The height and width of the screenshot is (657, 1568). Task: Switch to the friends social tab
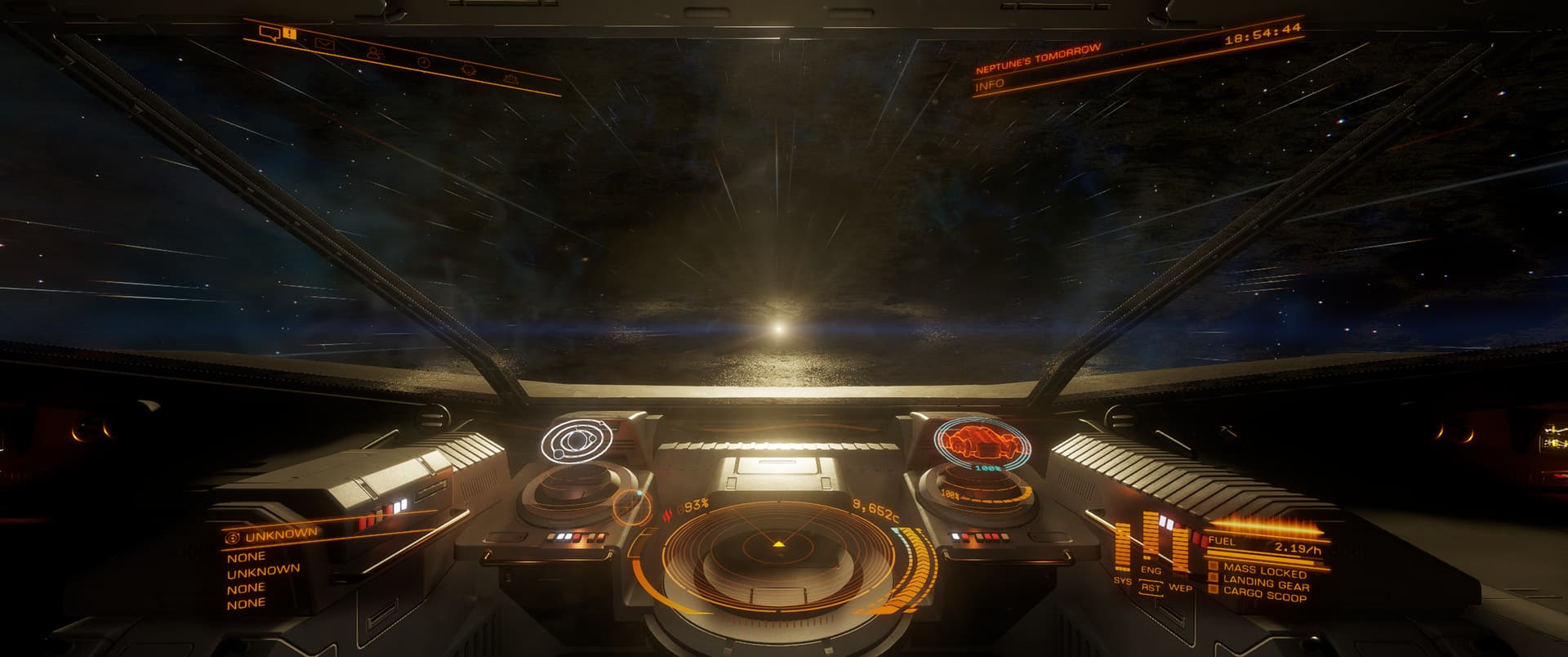point(374,53)
